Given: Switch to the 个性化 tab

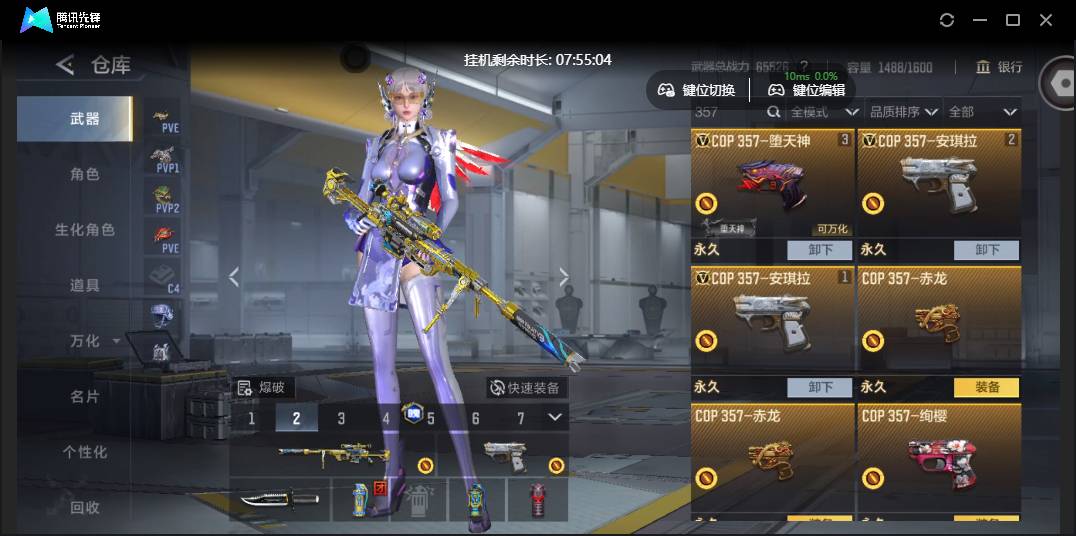Looking at the screenshot, I should point(85,452).
